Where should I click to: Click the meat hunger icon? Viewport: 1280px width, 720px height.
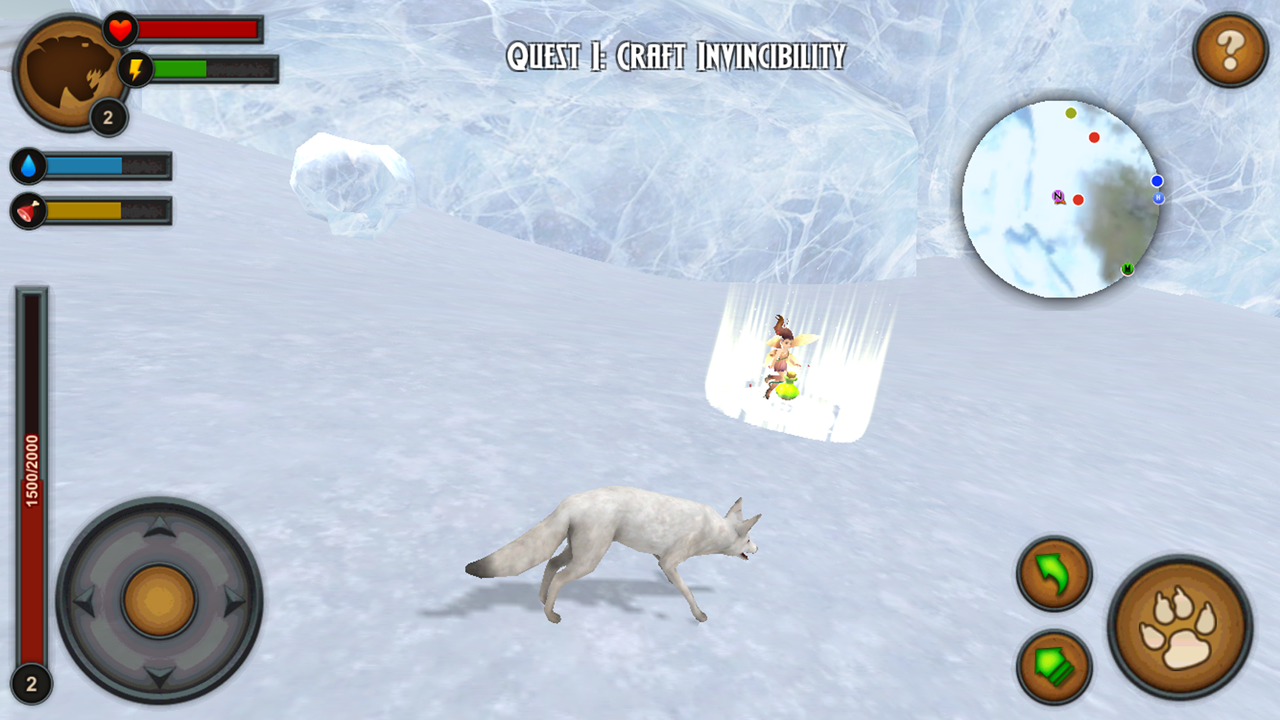[x=27, y=212]
